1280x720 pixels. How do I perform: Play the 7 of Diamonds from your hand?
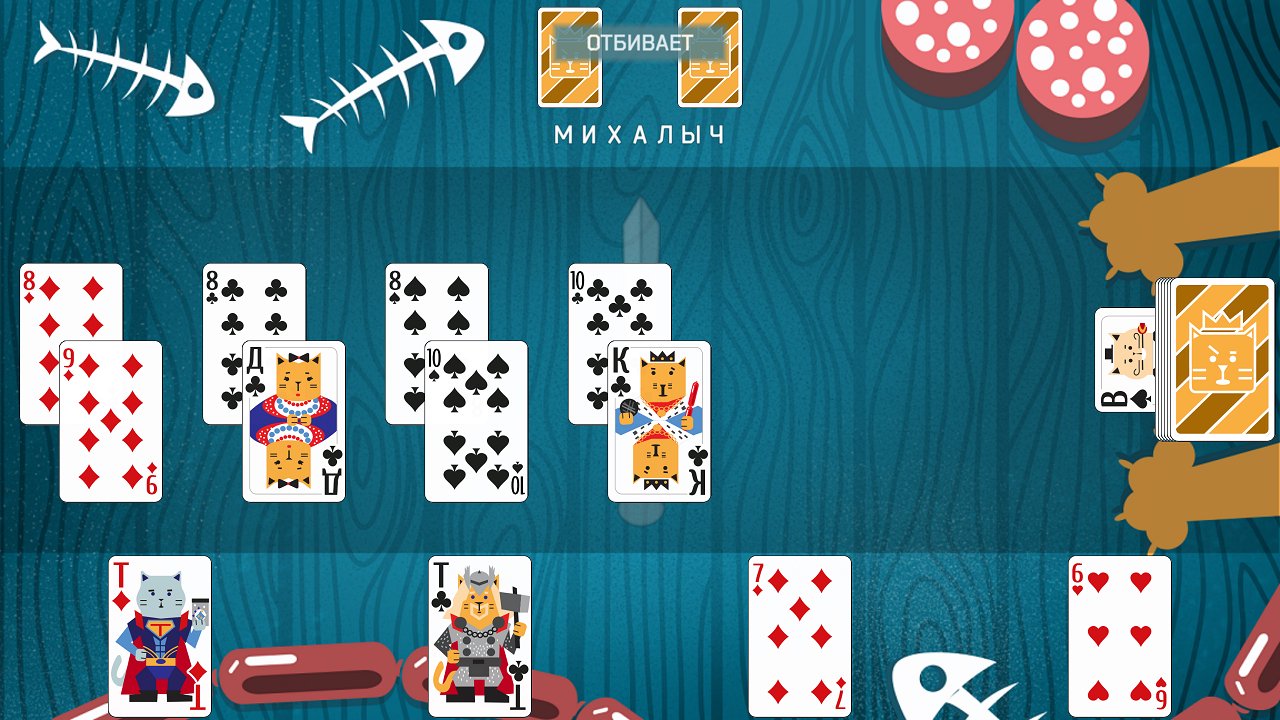(x=800, y=640)
